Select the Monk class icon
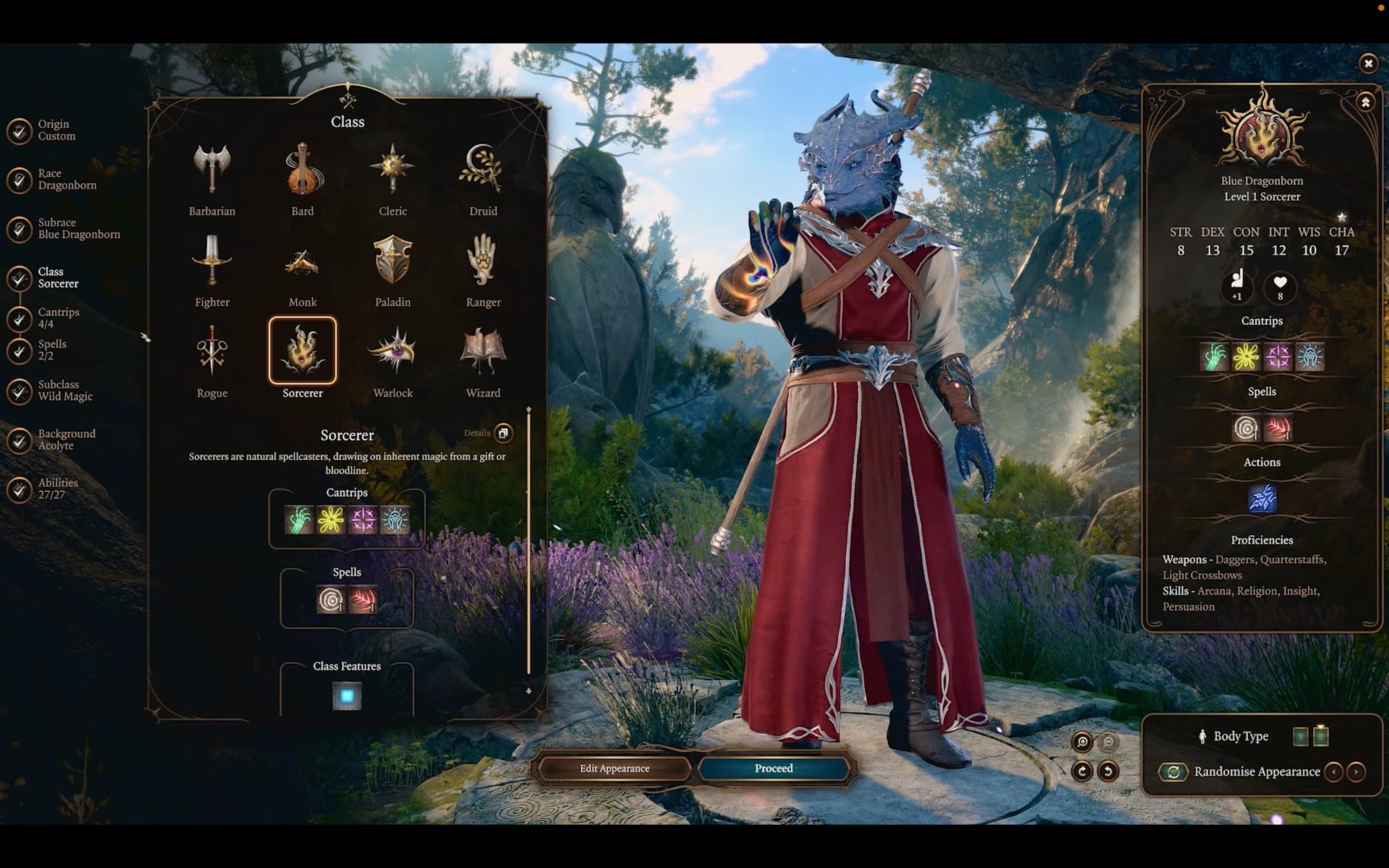 [x=302, y=263]
